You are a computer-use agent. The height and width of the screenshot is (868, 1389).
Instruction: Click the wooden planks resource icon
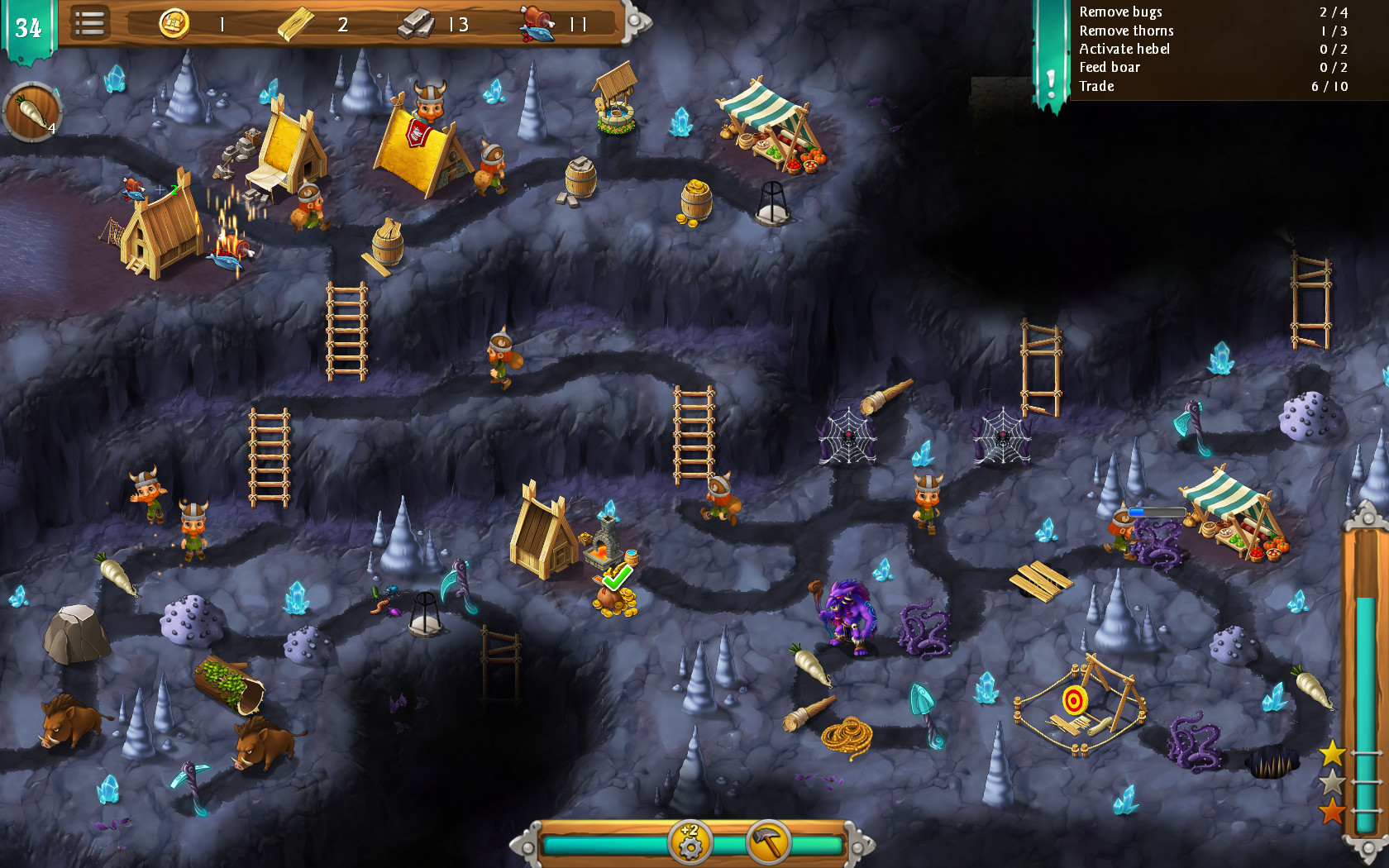coord(294,22)
